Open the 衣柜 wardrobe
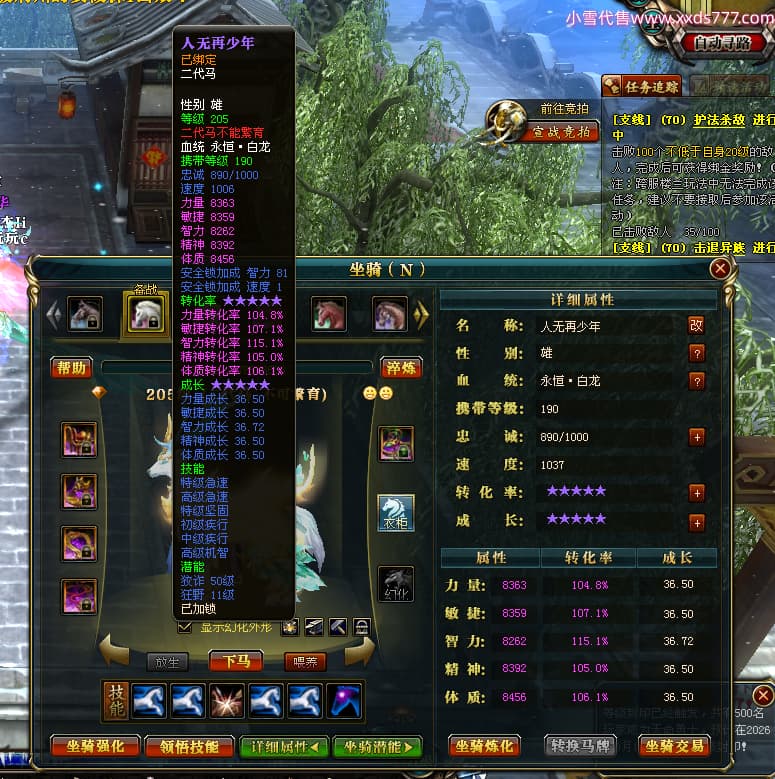This screenshot has width=775, height=779. 396,511
